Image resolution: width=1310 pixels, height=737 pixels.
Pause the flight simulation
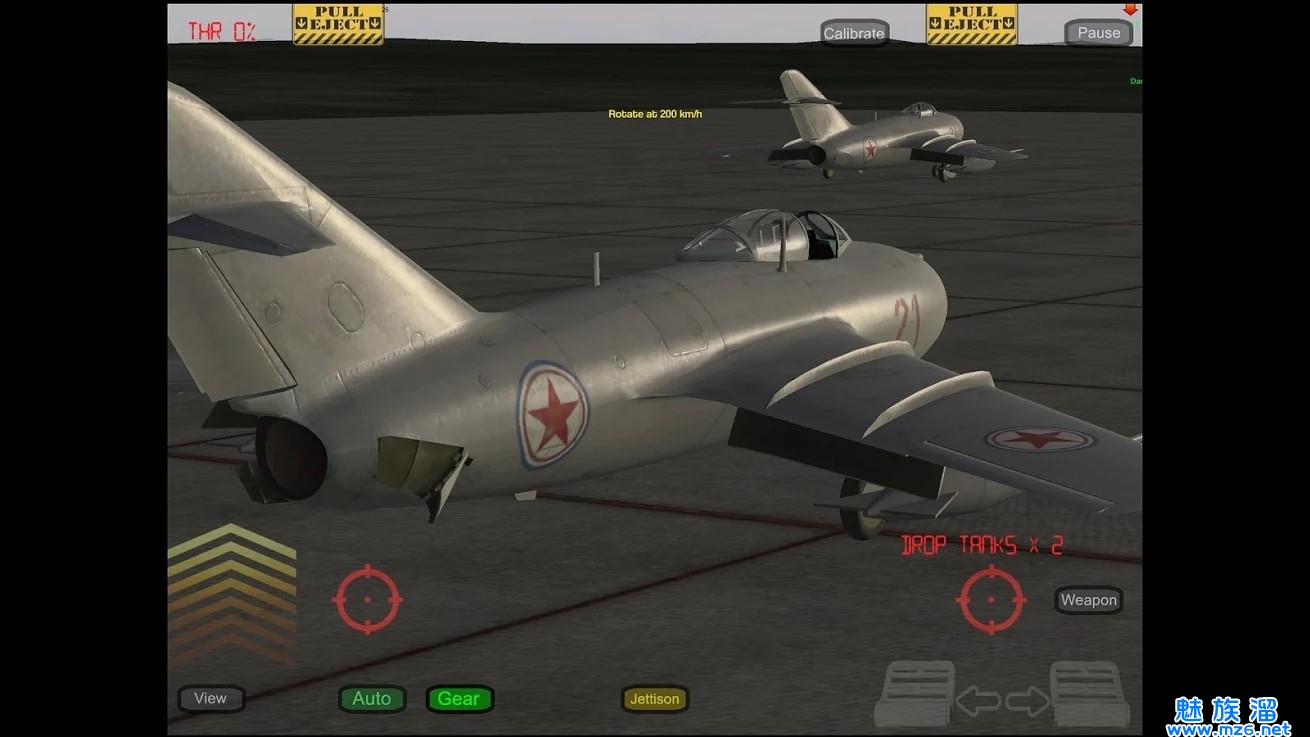pyautogui.click(x=1098, y=33)
